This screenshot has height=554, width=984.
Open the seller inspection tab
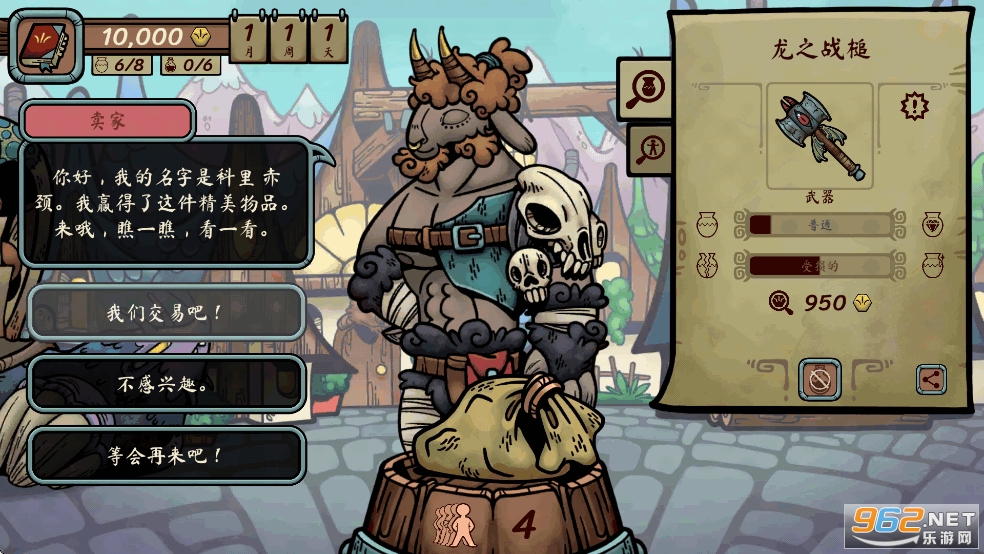[650, 148]
